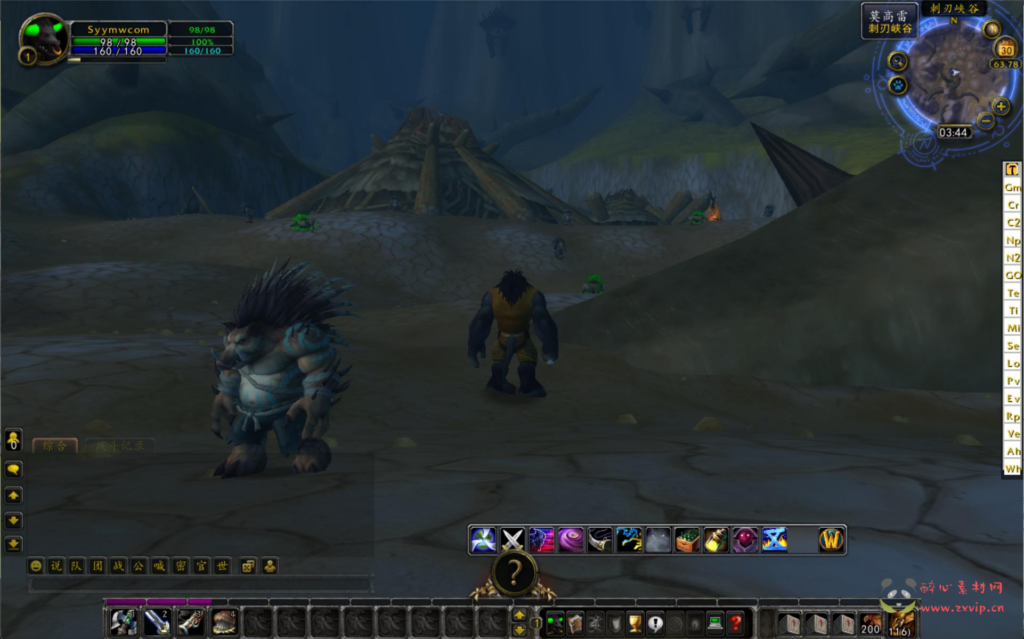Select the Te entry in the side panel
Image resolution: width=1024 pixels, height=639 pixels.
coord(1013,293)
